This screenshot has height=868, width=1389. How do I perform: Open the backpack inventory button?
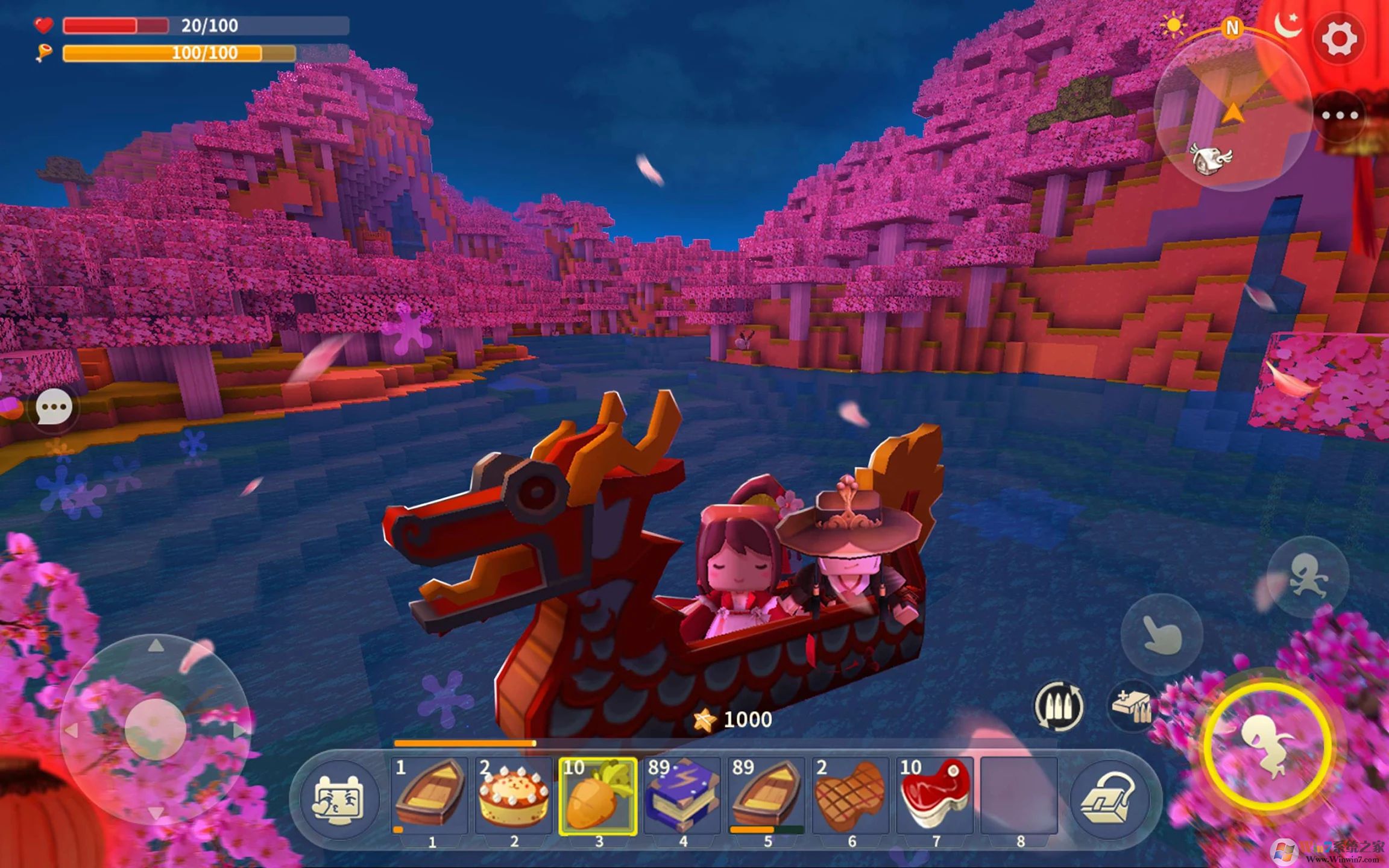(x=1109, y=799)
